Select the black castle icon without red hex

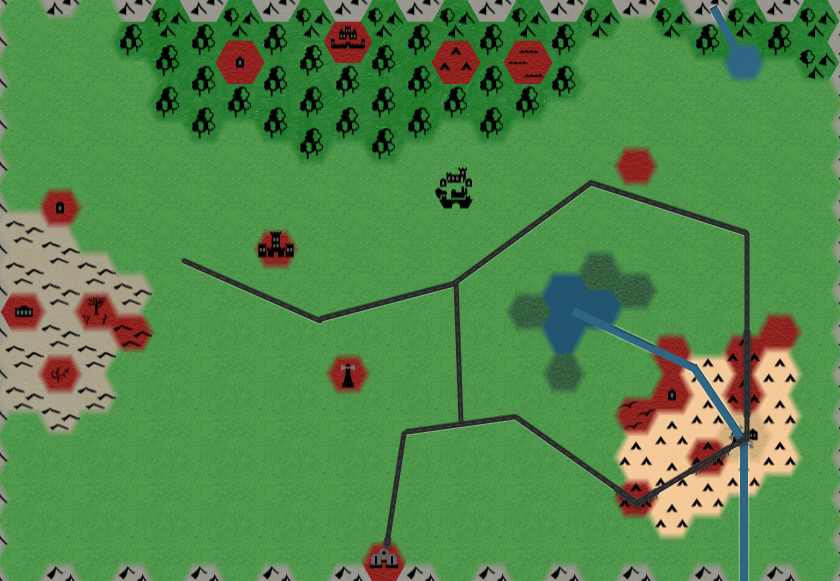click(455, 188)
